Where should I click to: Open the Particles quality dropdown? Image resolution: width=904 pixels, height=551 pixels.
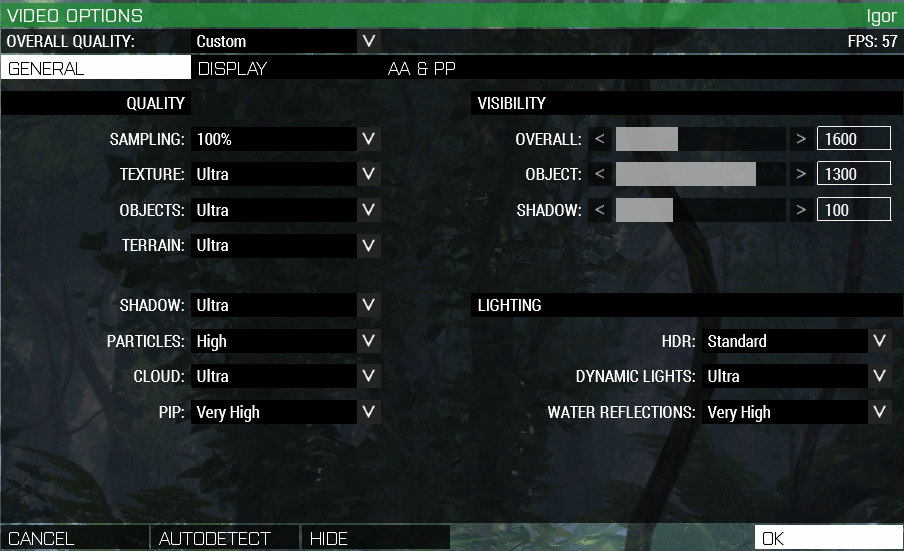(285, 341)
